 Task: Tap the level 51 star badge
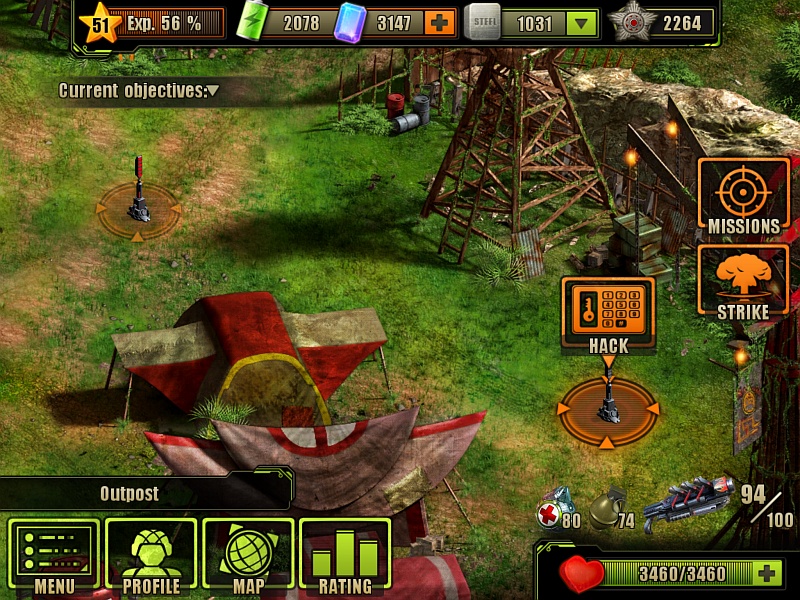(x=100, y=23)
